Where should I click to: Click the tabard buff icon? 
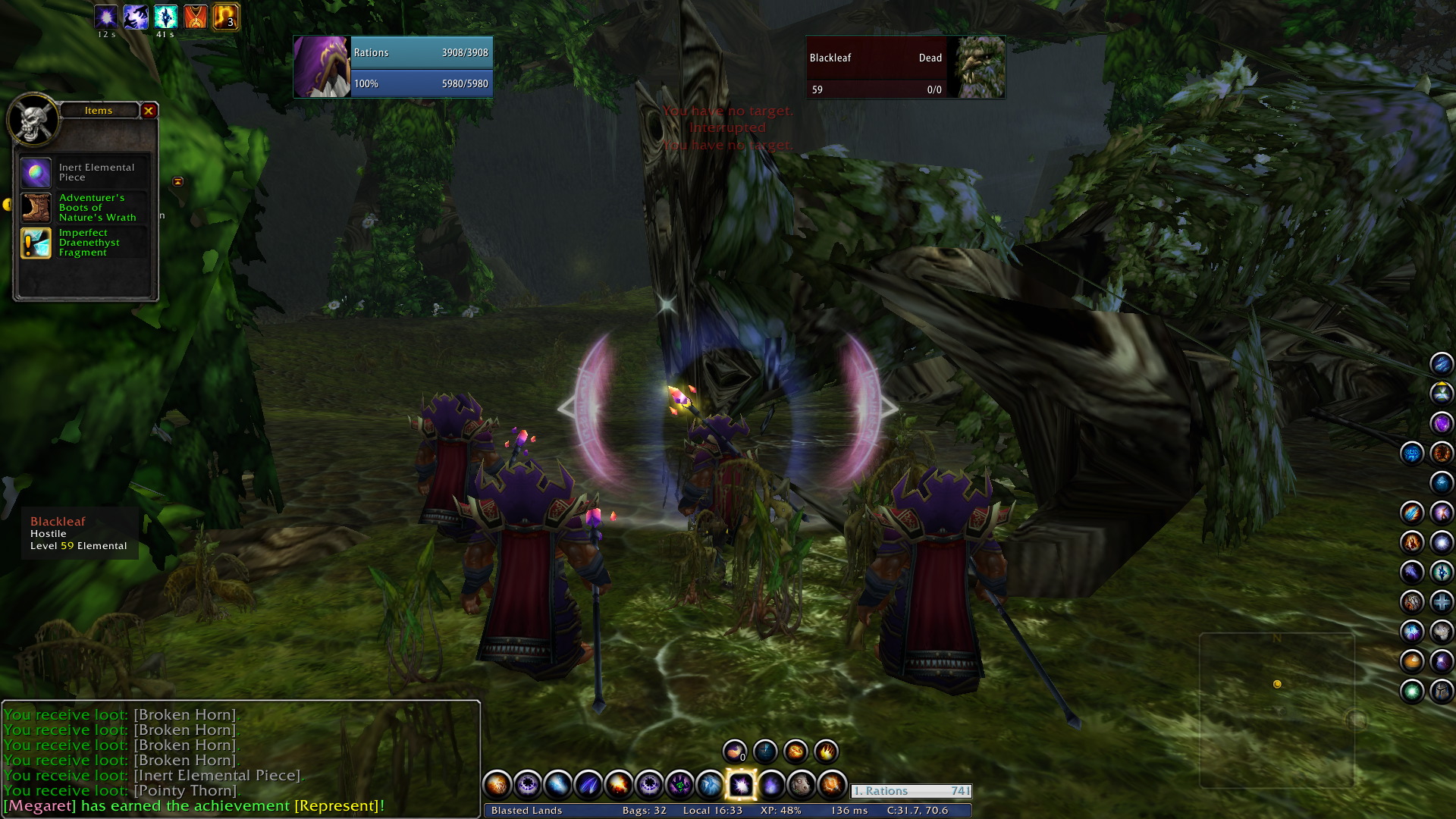[196, 17]
